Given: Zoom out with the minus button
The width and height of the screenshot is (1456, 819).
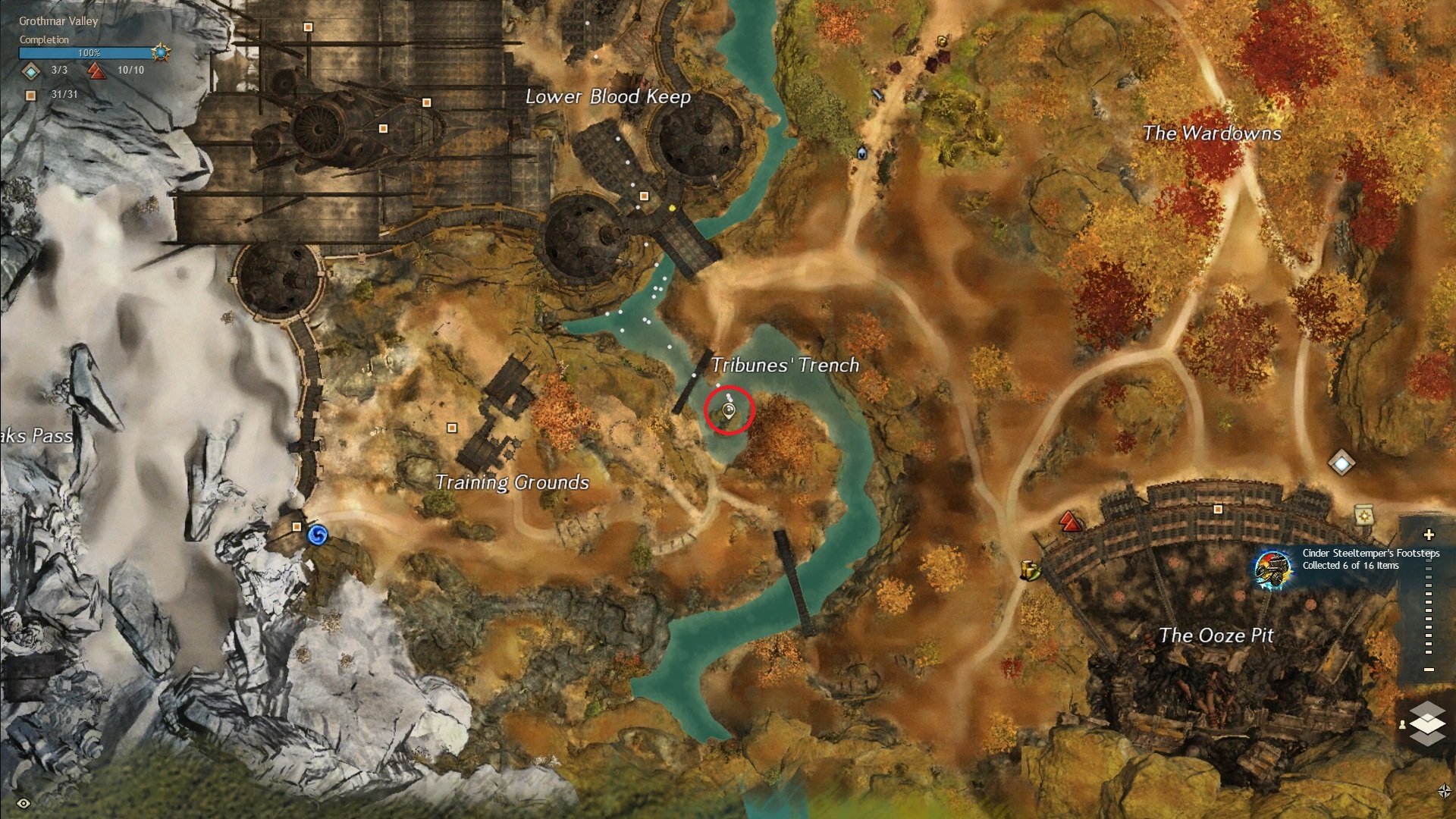Looking at the screenshot, I should [1429, 670].
